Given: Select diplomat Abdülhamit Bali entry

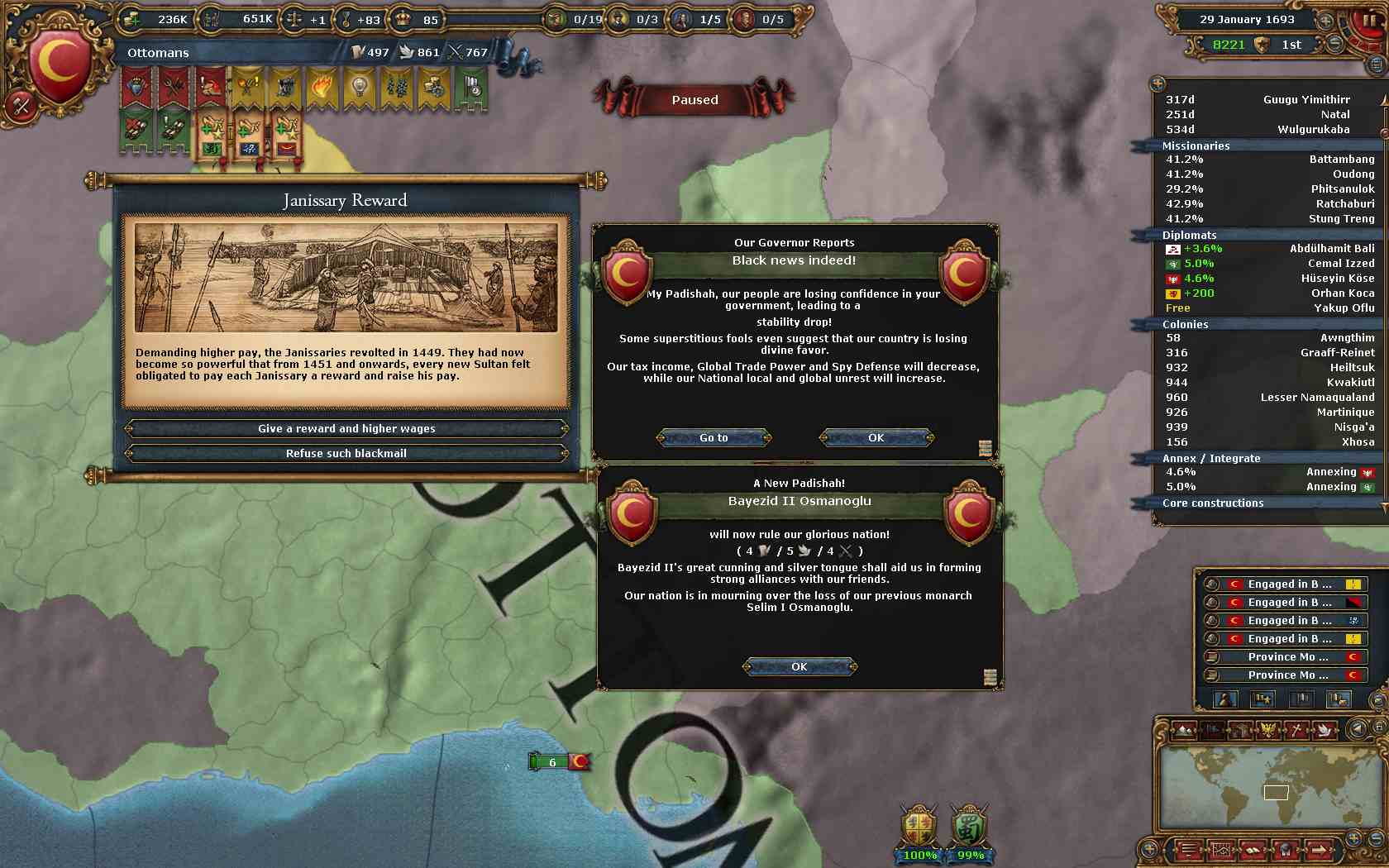Looking at the screenshot, I should coord(1270,248).
